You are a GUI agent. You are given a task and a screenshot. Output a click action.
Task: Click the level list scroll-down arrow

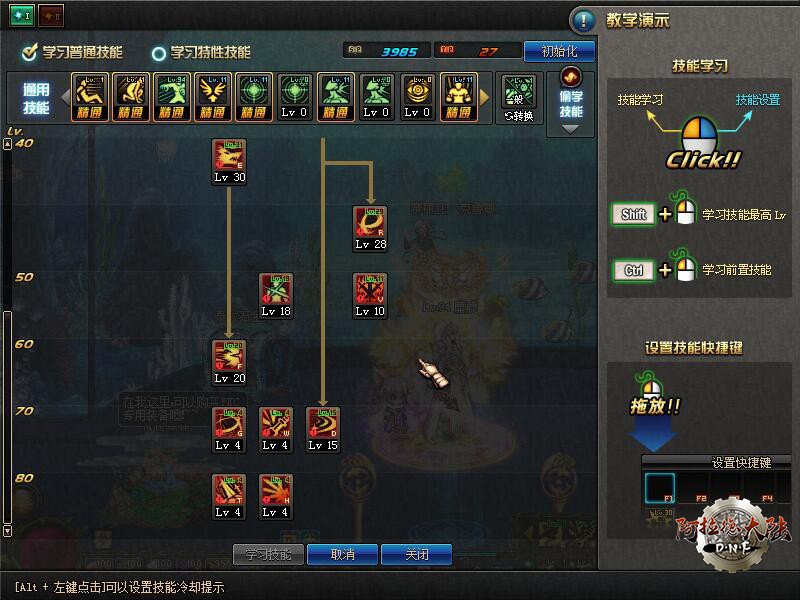8,531
